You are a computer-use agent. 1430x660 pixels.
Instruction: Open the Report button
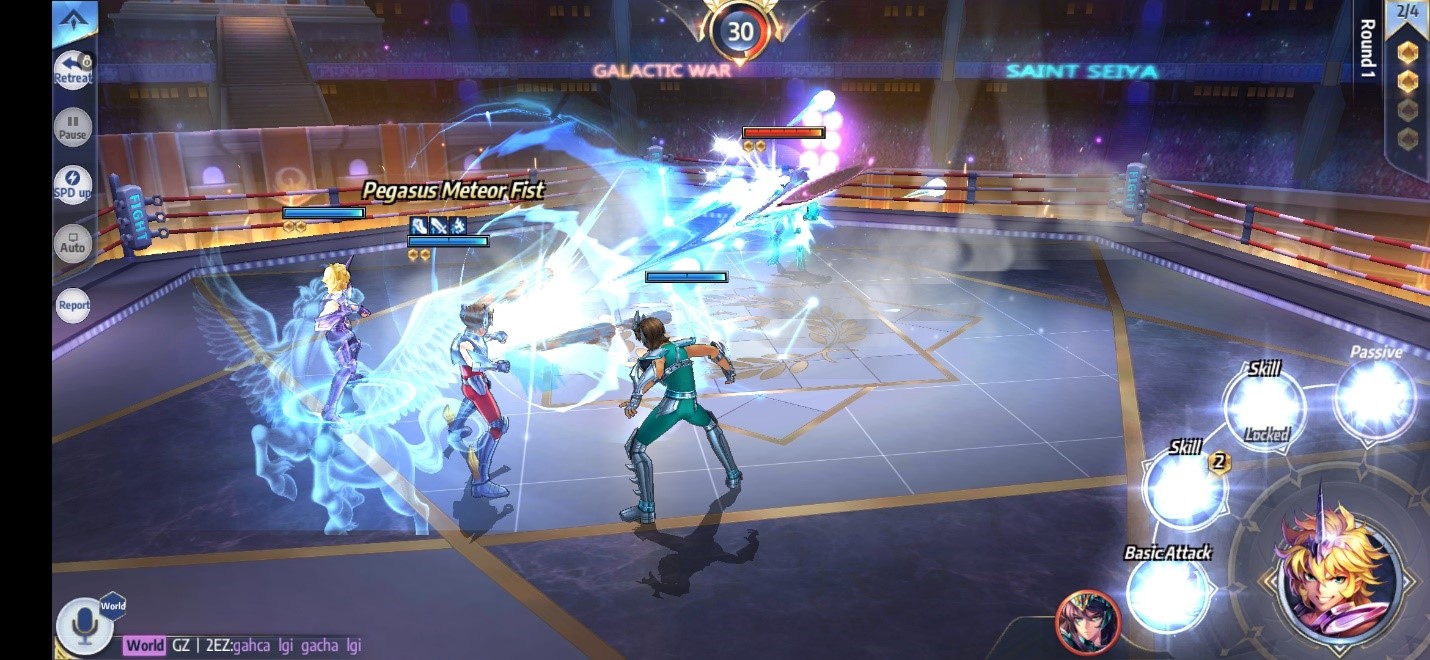coord(73,305)
